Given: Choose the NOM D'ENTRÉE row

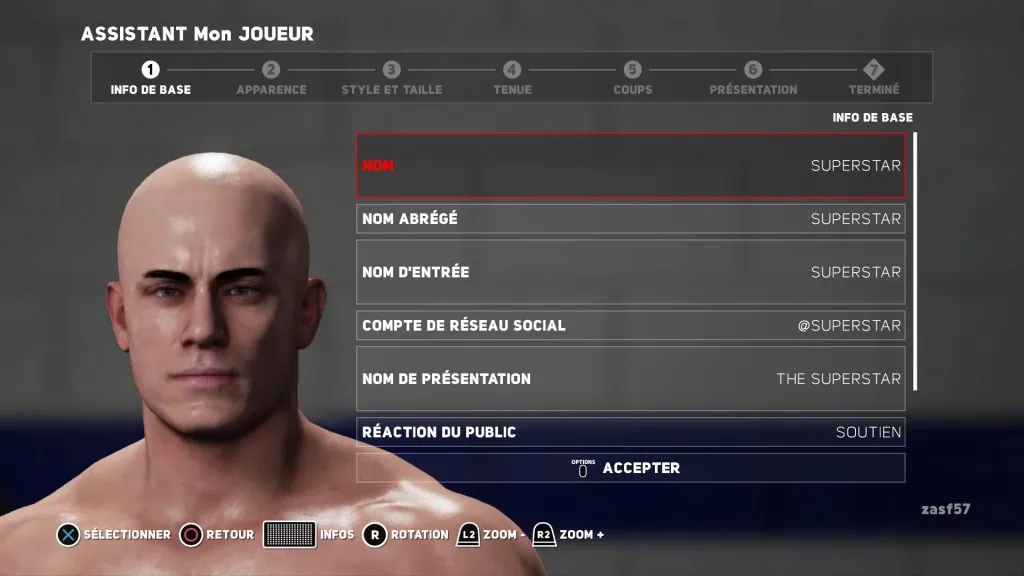Looking at the screenshot, I should (630, 272).
